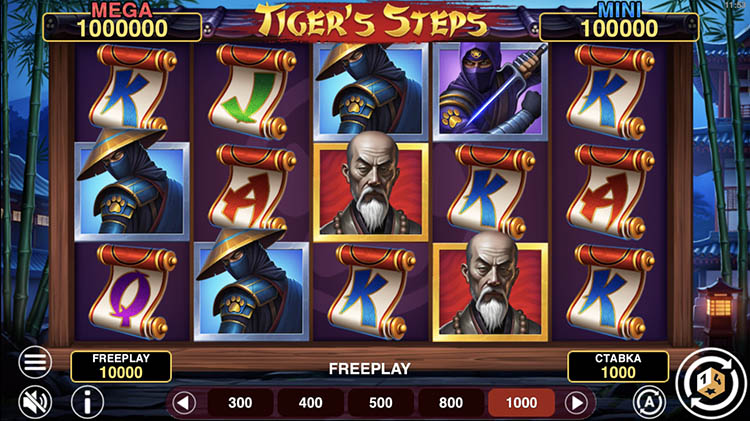The height and width of the screenshot is (421, 750).
Task: Open the hamburger menu
Action: point(36,361)
